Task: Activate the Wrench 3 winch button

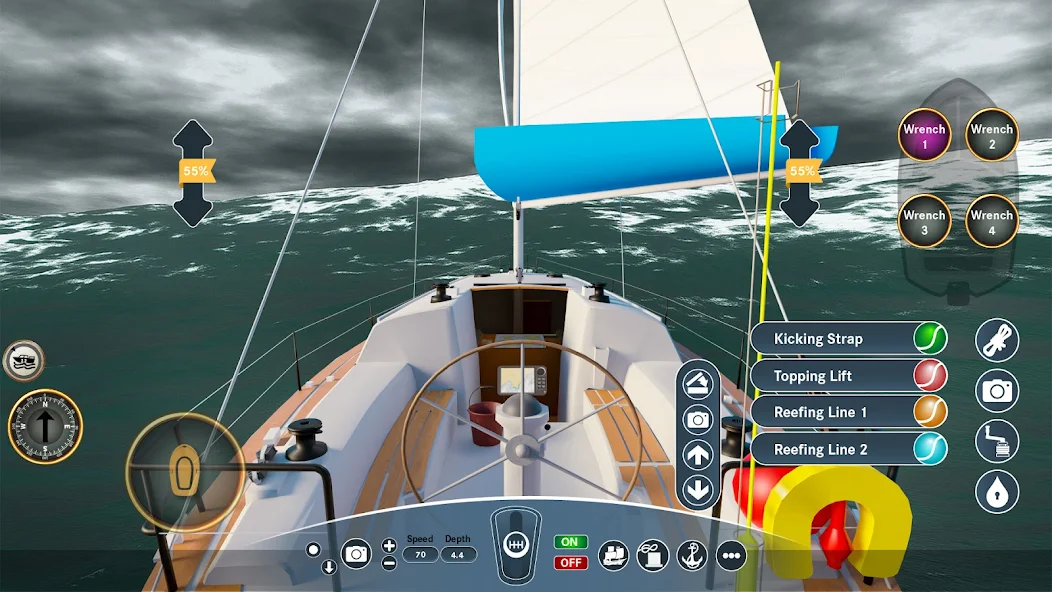Action: tap(924, 221)
